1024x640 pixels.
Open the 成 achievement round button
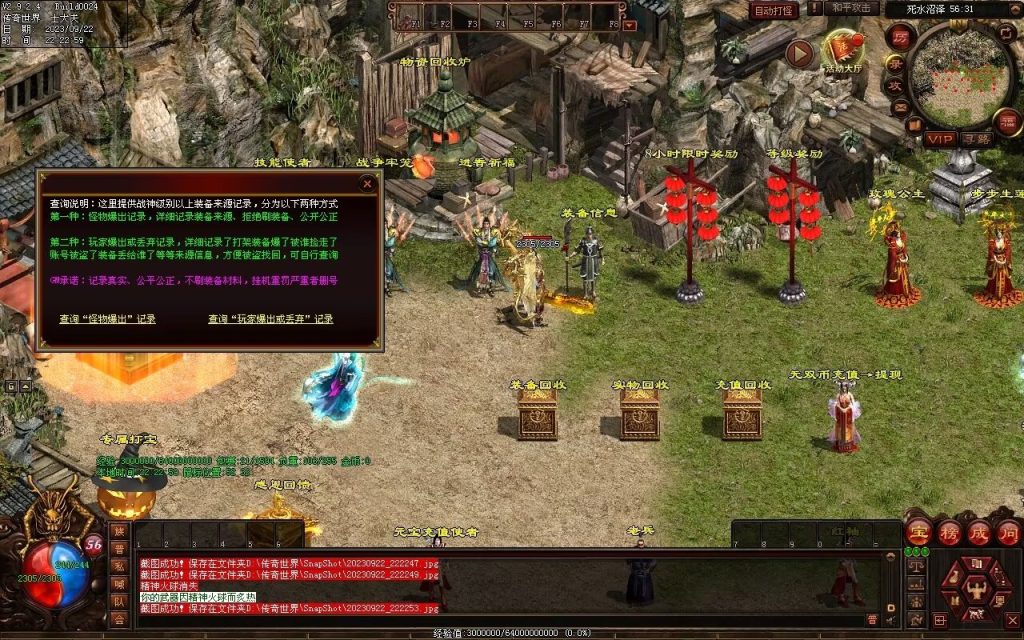coord(978,532)
